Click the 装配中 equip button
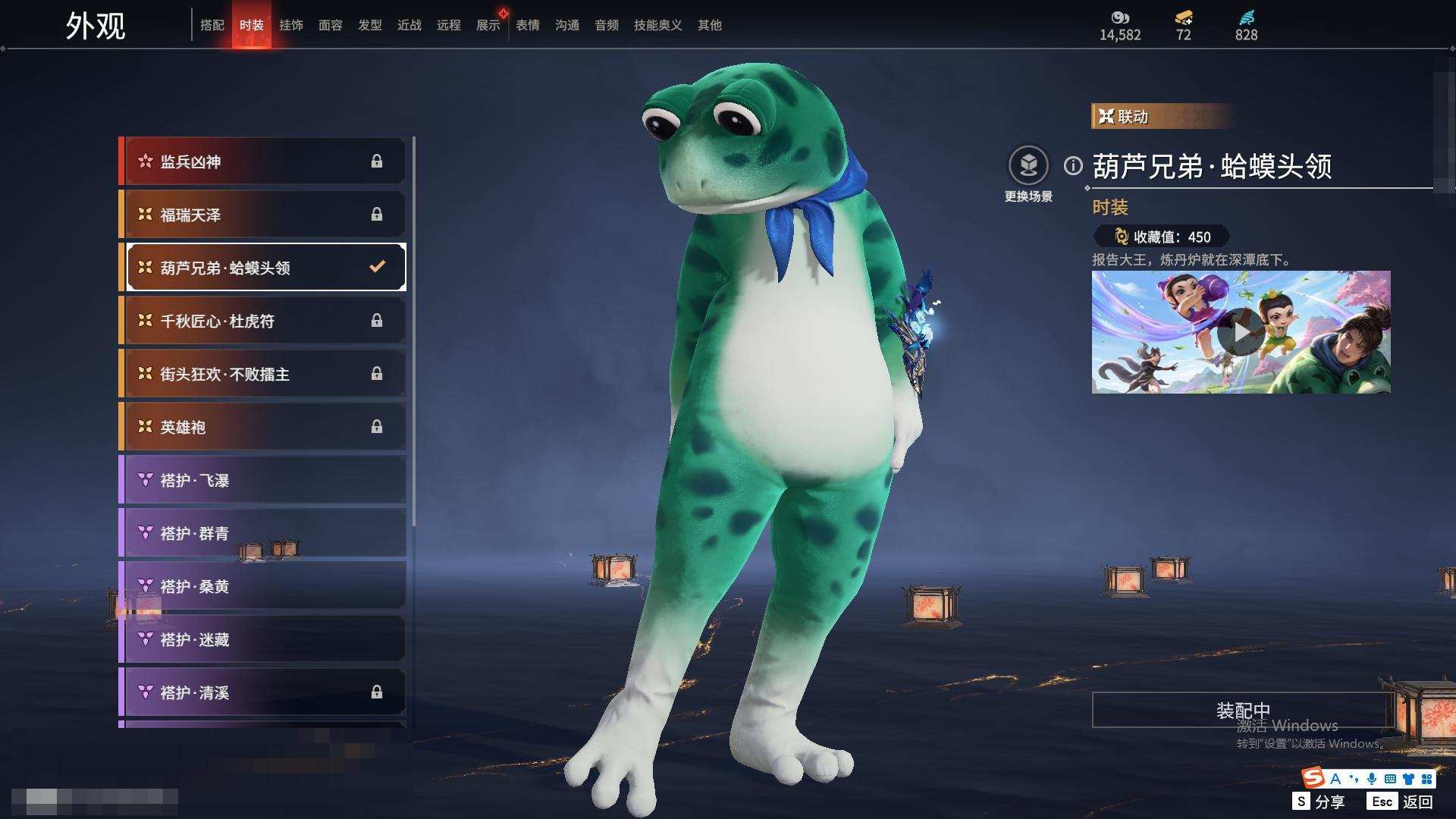 click(x=1242, y=711)
